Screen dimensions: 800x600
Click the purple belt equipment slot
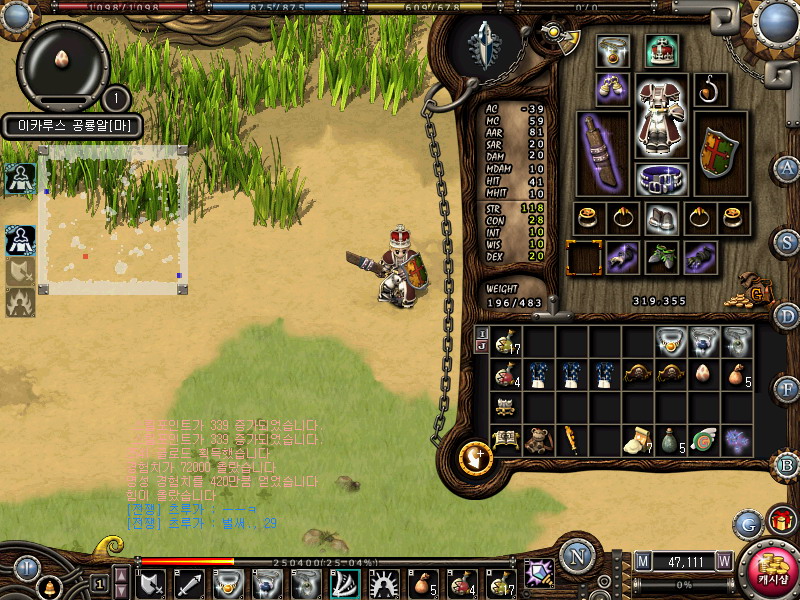pyautogui.click(x=661, y=179)
